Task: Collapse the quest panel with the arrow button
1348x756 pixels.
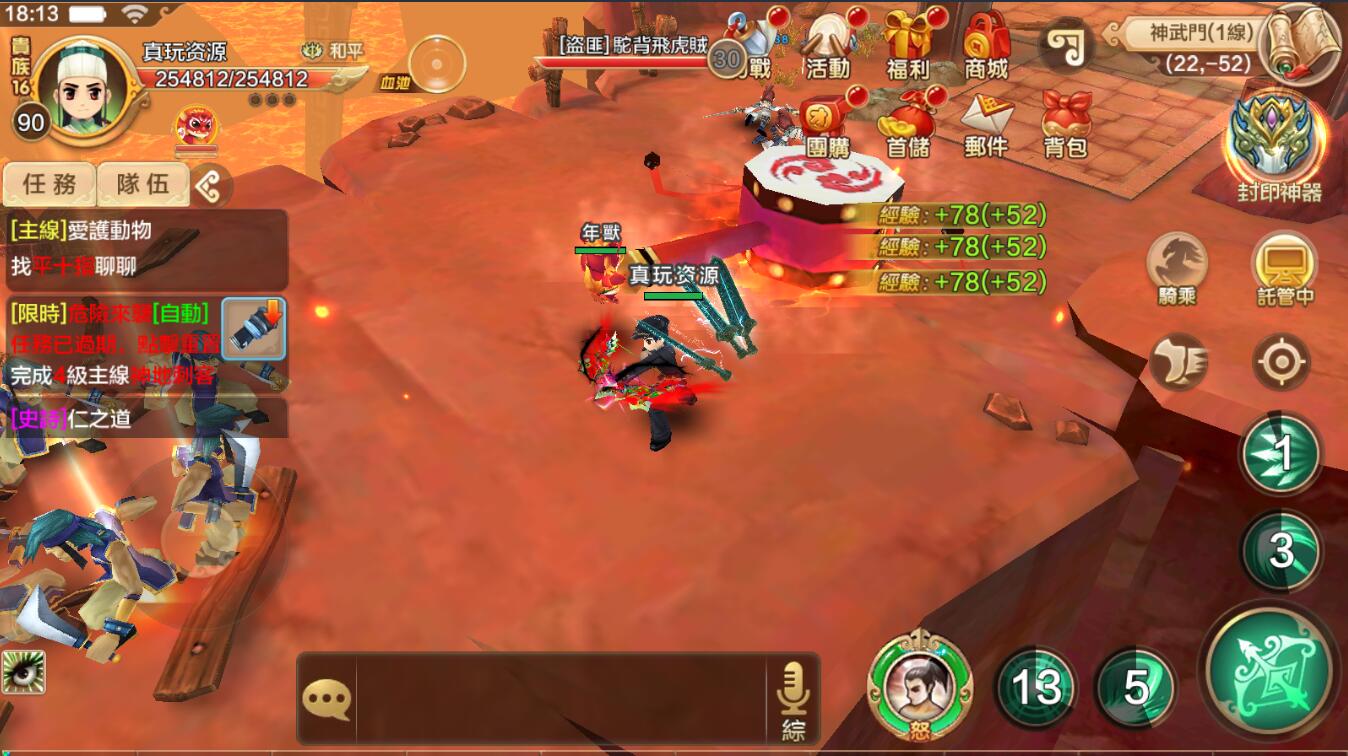Action: (211, 185)
